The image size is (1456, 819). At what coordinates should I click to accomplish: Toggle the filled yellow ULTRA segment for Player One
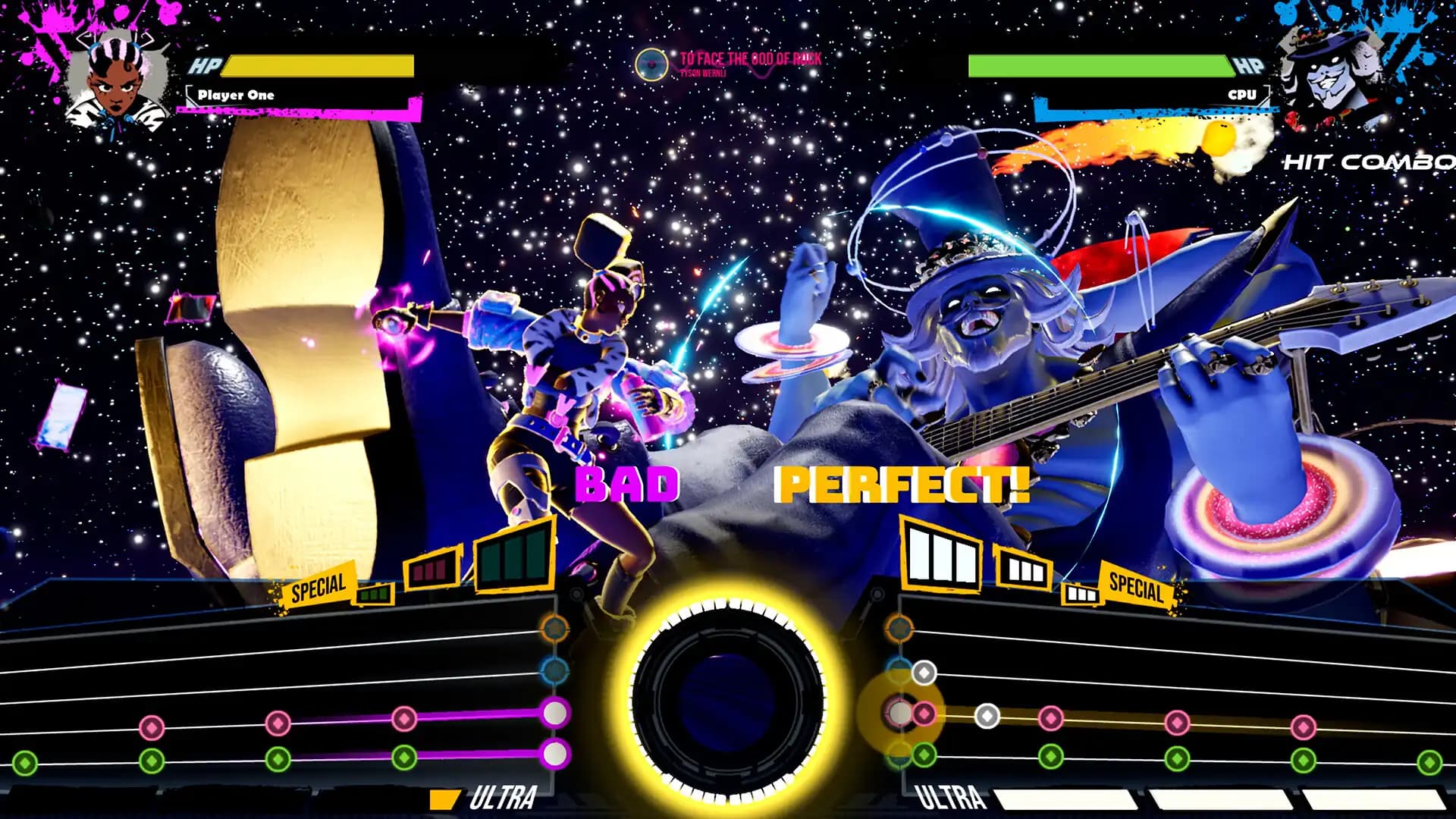[x=444, y=798]
